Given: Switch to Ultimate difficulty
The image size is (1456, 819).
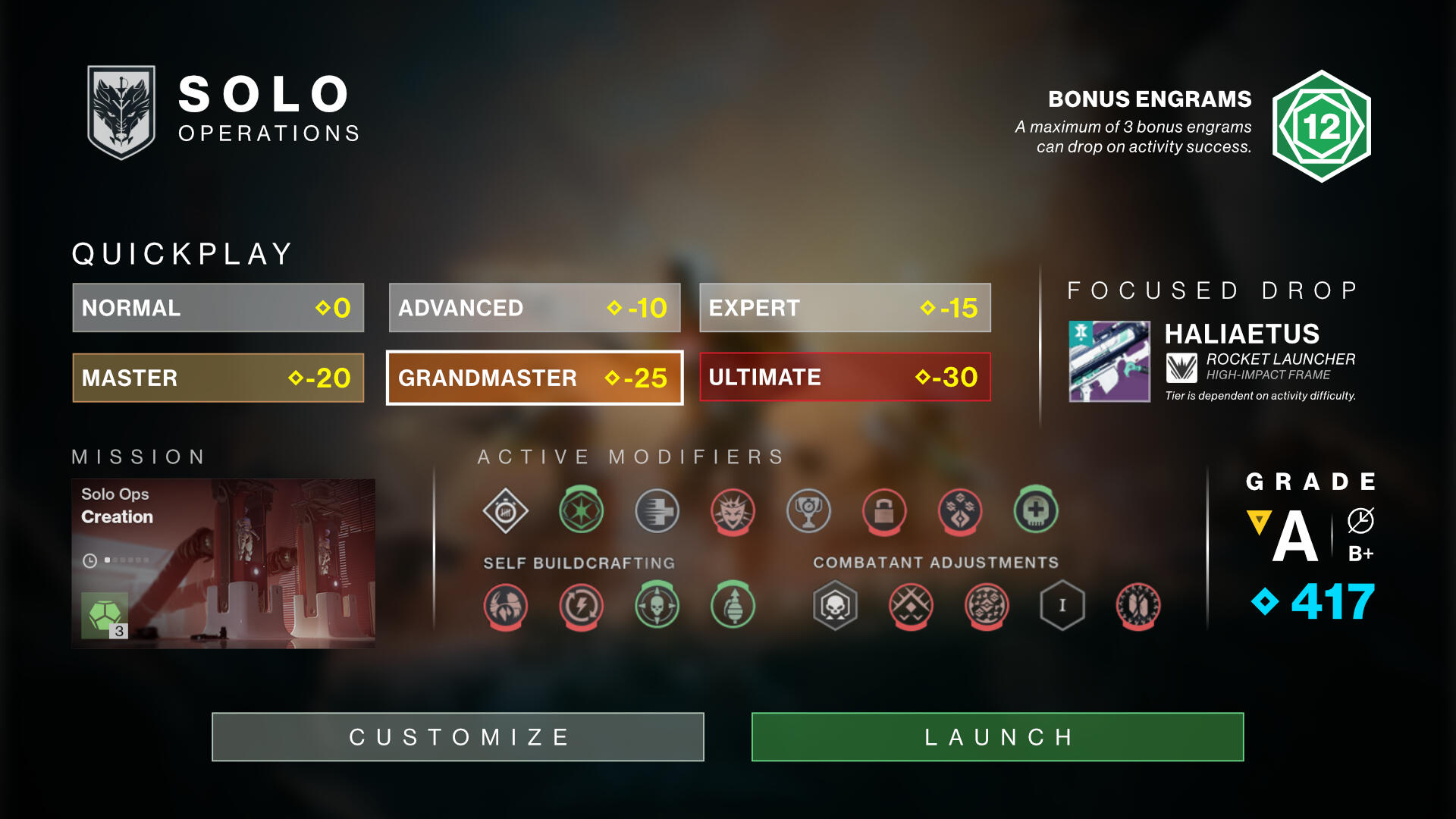Looking at the screenshot, I should pyautogui.click(x=846, y=377).
